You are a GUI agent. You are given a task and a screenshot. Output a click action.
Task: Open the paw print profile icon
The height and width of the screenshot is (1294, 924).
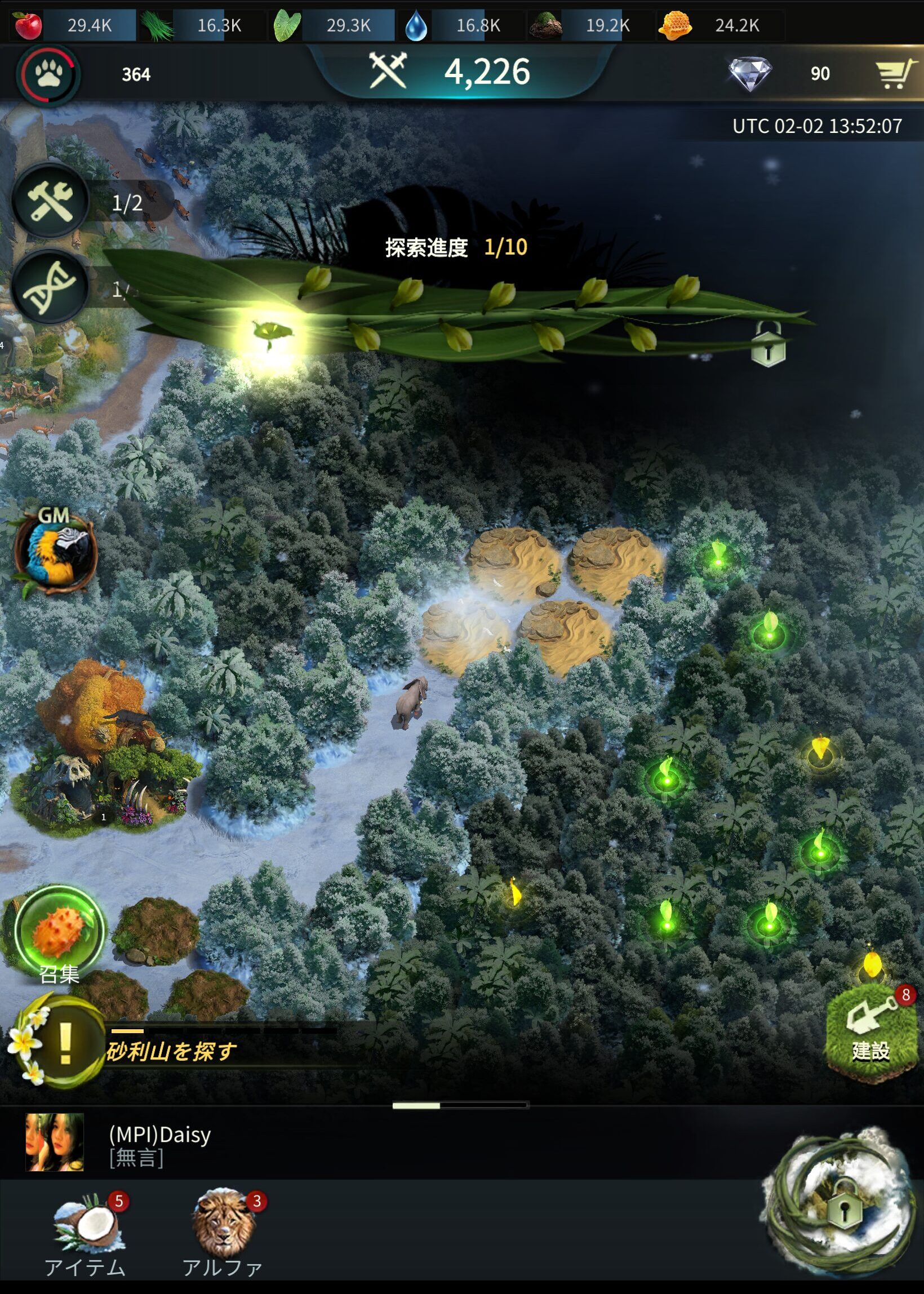point(49,74)
